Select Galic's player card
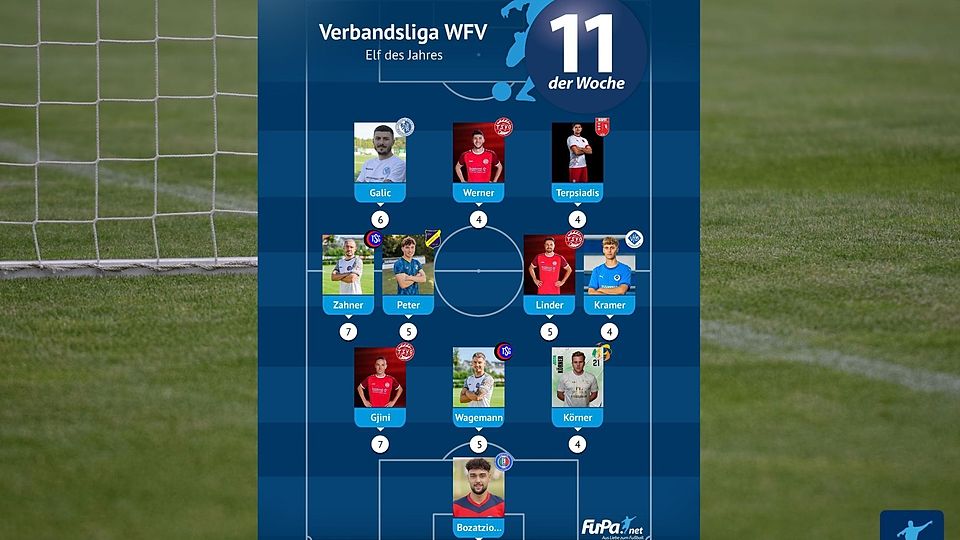960x540 pixels. 380,160
